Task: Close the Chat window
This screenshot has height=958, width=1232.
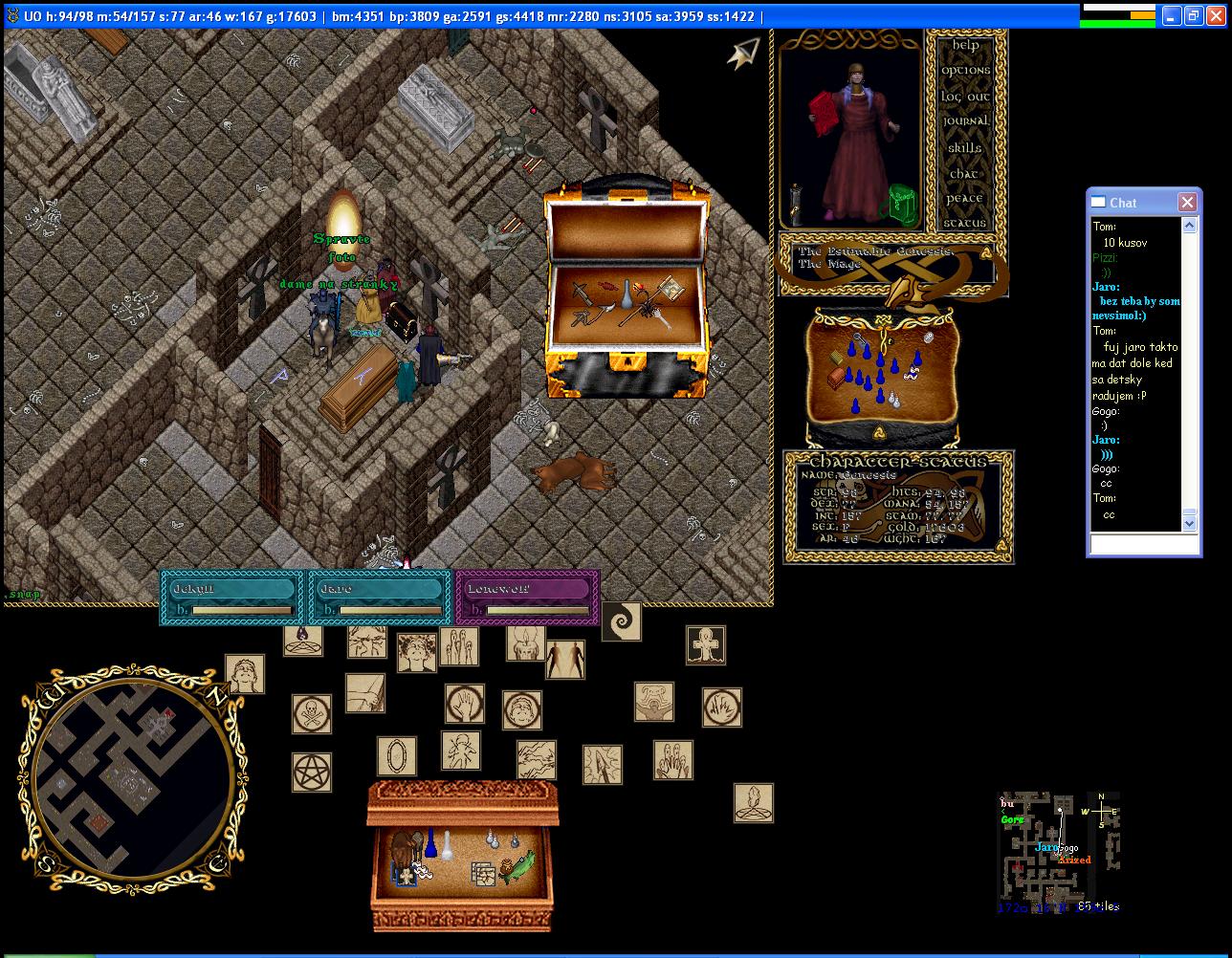Action: pyautogui.click(x=1187, y=202)
